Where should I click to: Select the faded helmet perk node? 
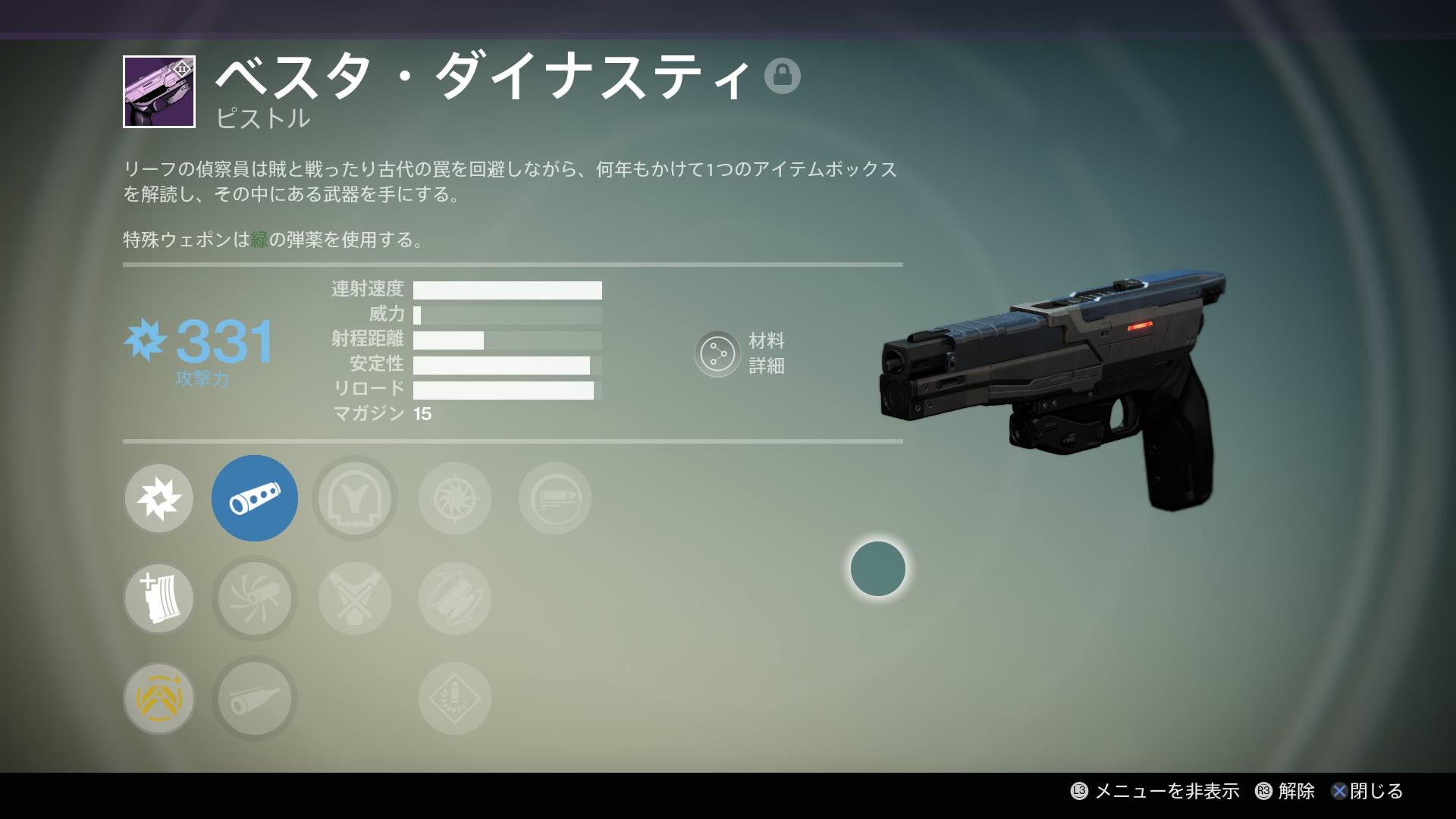355,498
